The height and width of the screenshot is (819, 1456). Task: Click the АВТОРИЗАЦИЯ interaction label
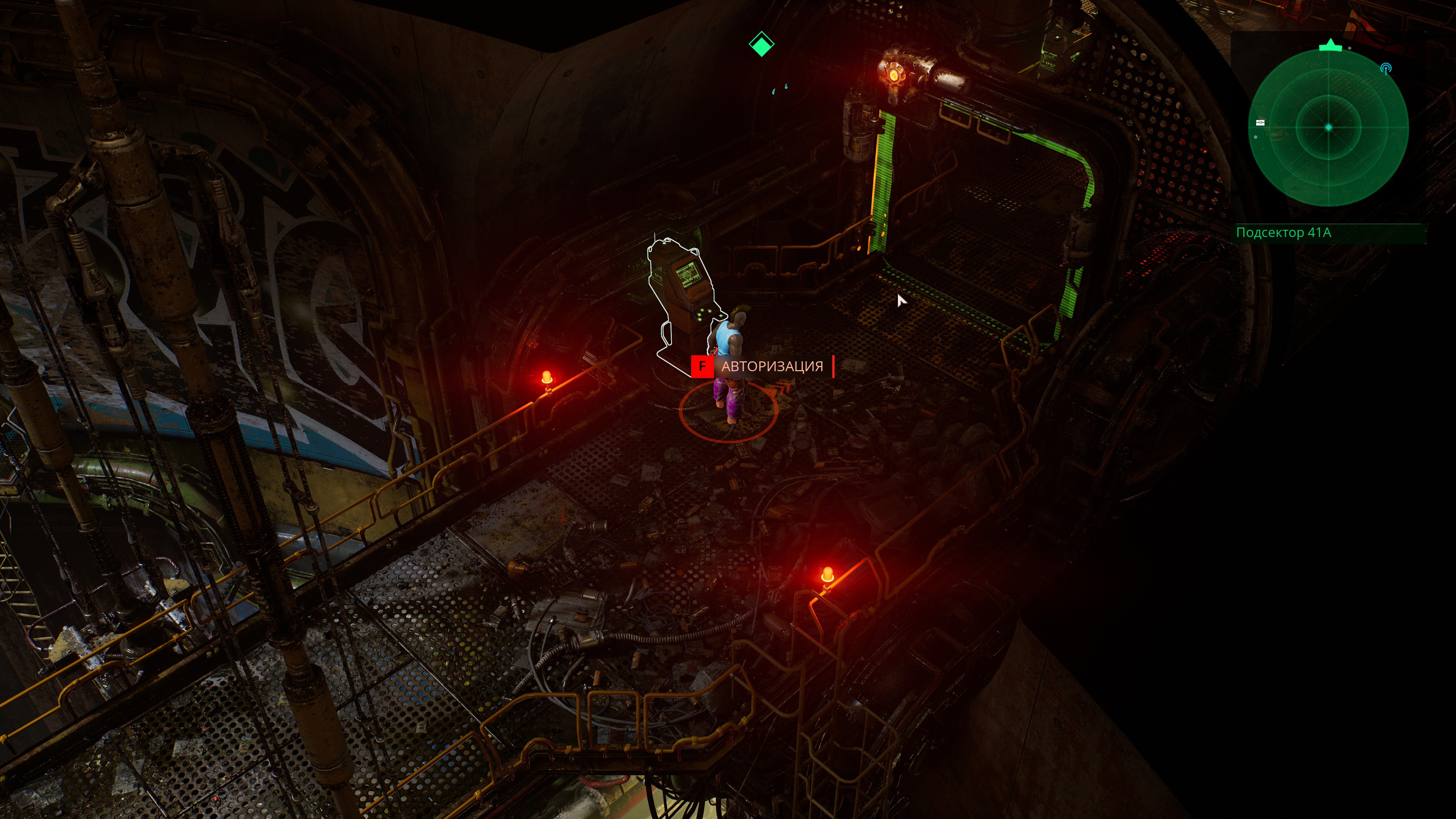[x=772, y=366]
